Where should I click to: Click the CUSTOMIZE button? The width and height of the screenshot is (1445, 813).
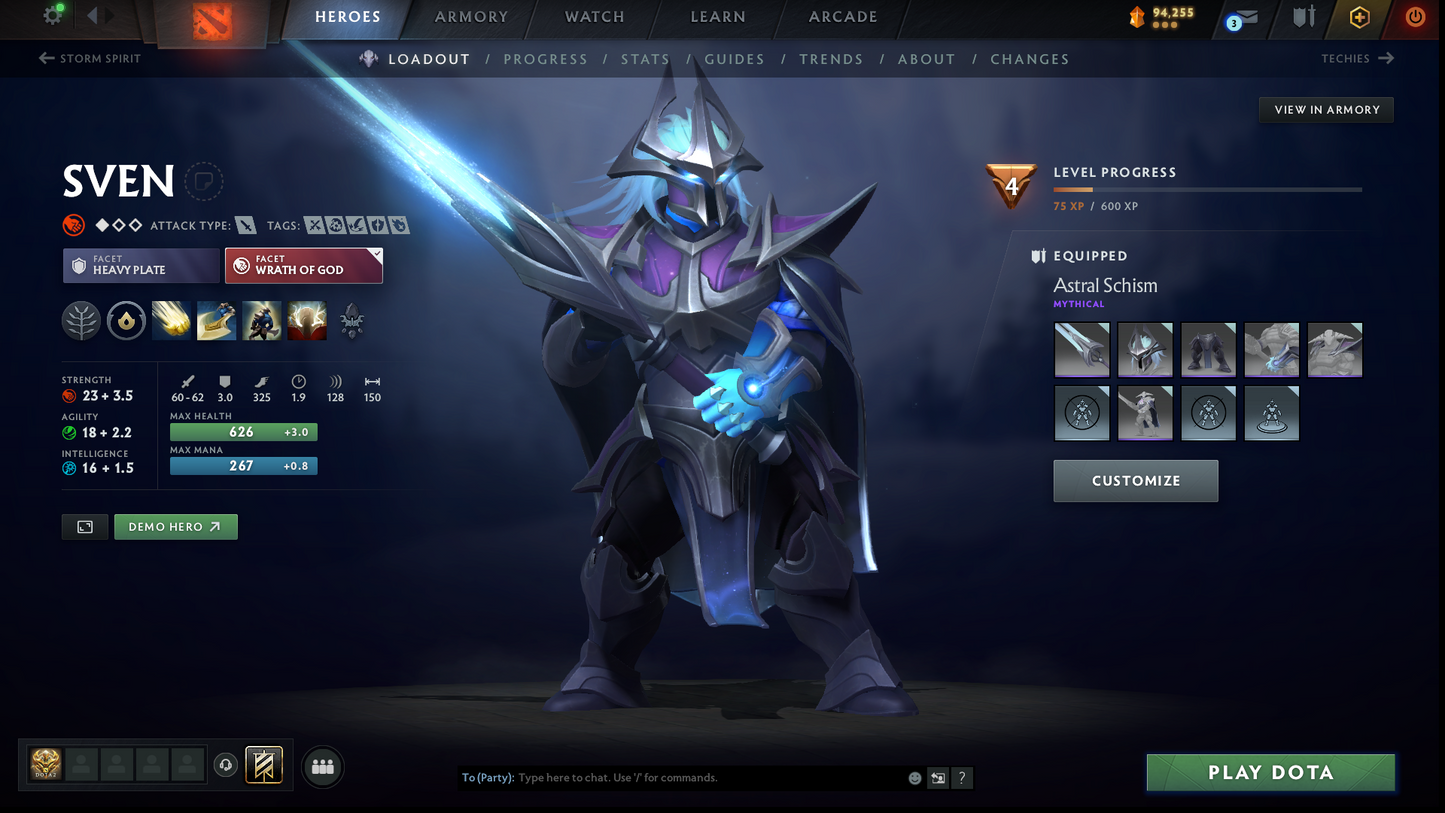pyautogui.click(x=1135, y=480)
